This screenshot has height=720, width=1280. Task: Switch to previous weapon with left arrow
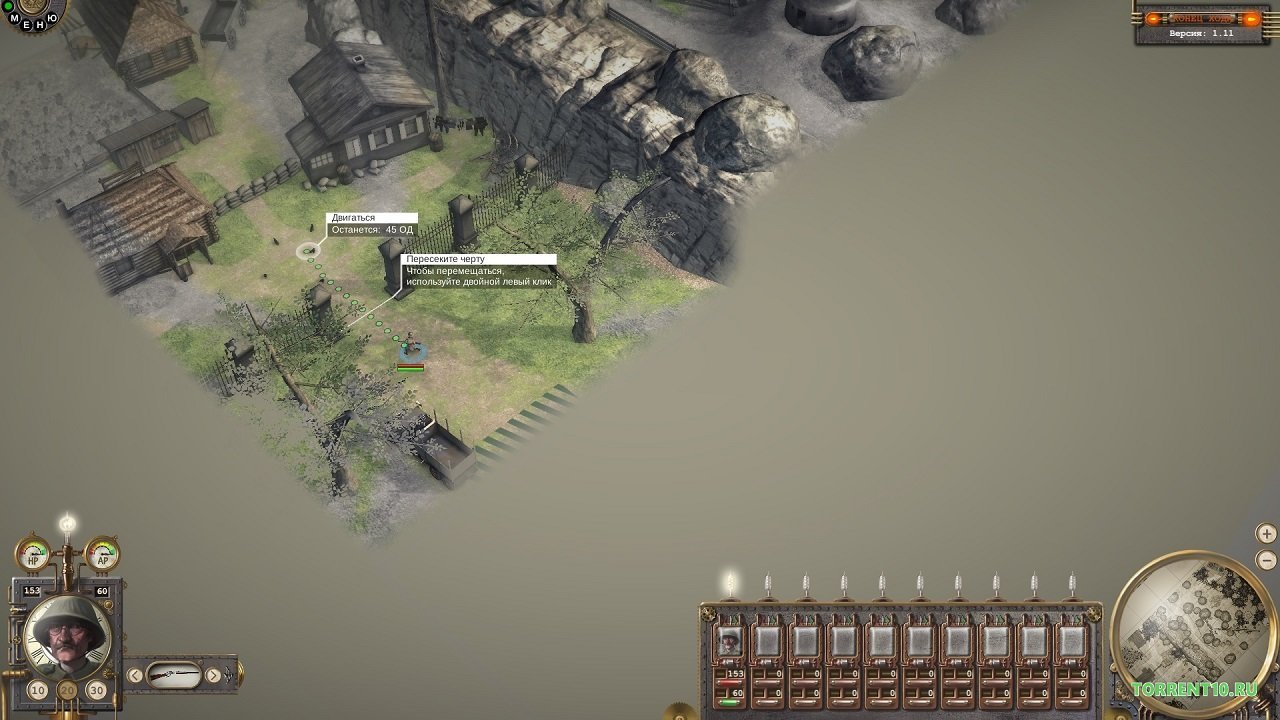click(136, 676)
